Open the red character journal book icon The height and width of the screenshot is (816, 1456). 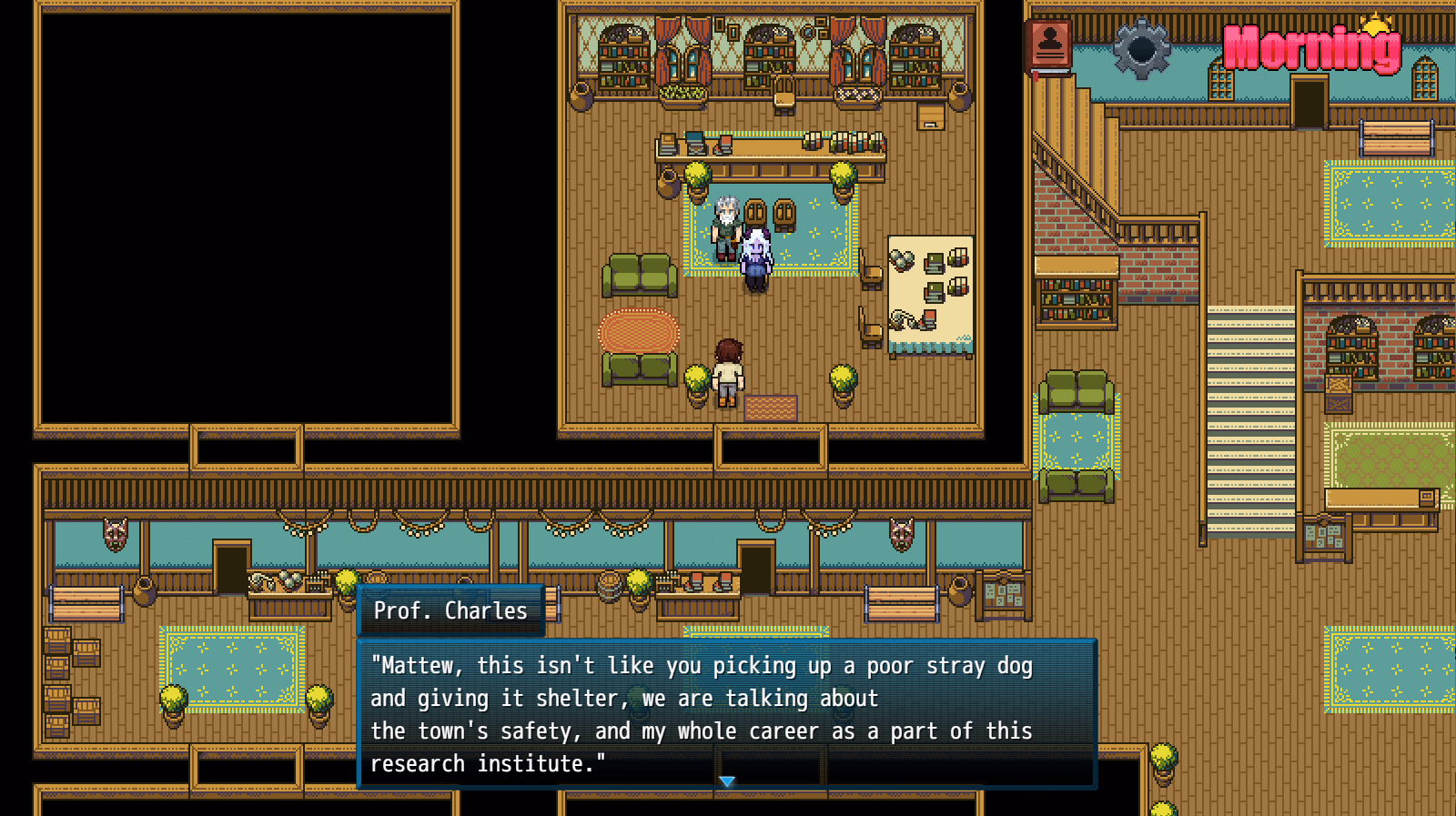tap(1049, 45)
